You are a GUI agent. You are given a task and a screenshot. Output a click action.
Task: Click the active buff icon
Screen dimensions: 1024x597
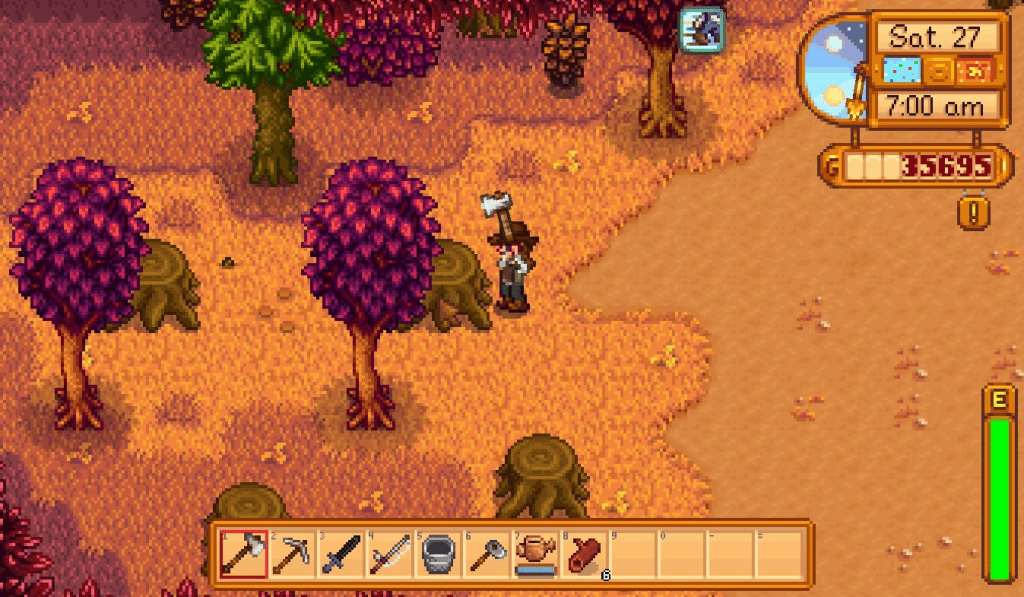(x=702, y=28)
